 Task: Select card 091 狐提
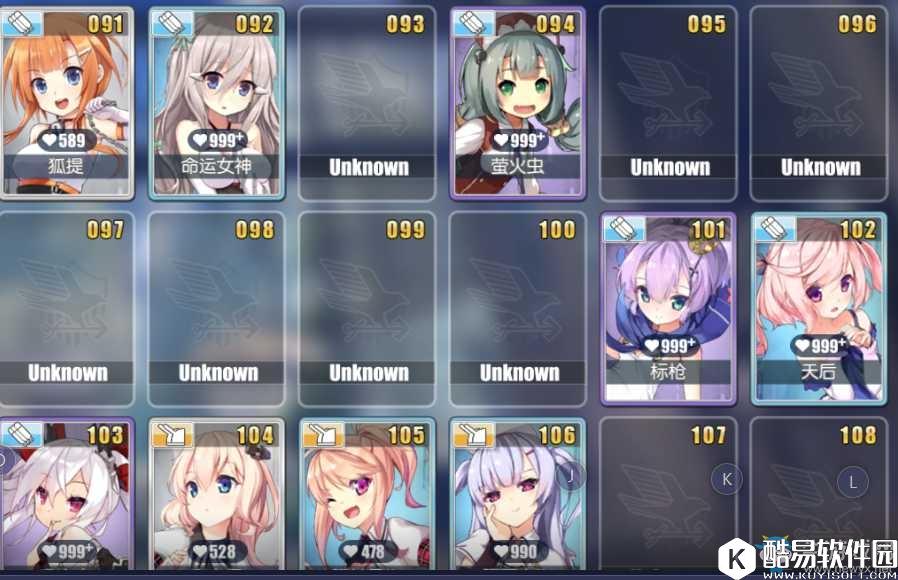point(66,100)
